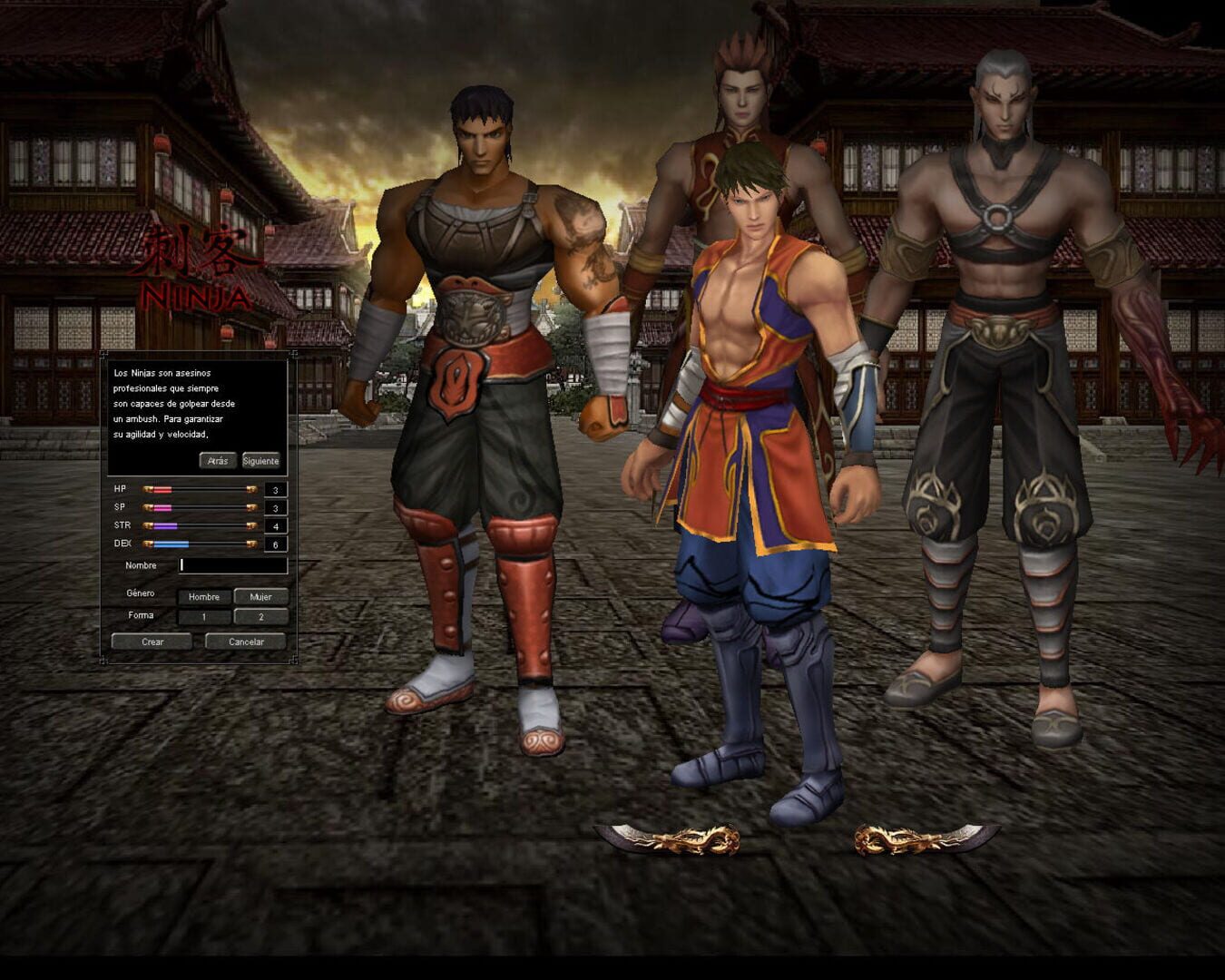The width and height of the screenshot is (1225, 980).
Task: Select the Hombre gender option
Action: point(204,596)
